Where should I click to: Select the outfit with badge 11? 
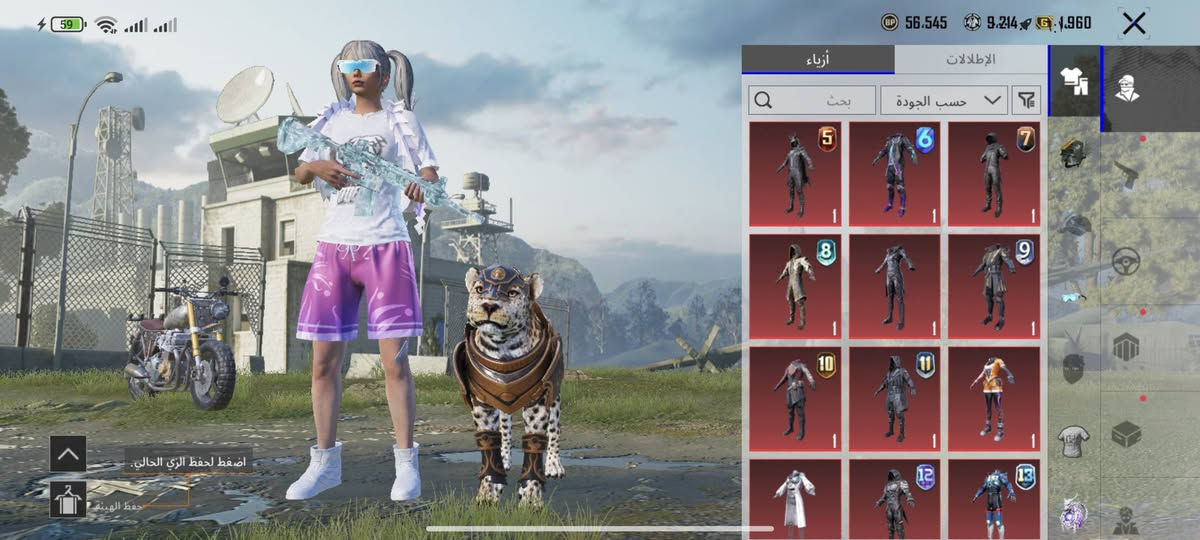click(894, 398)
